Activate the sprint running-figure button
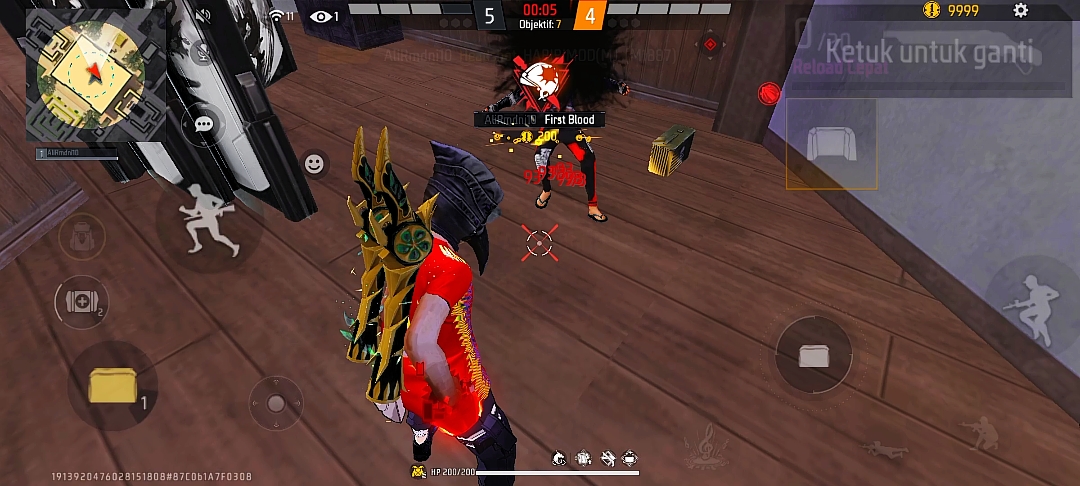Screen dimensions: 1080x486 coord(209,221)
